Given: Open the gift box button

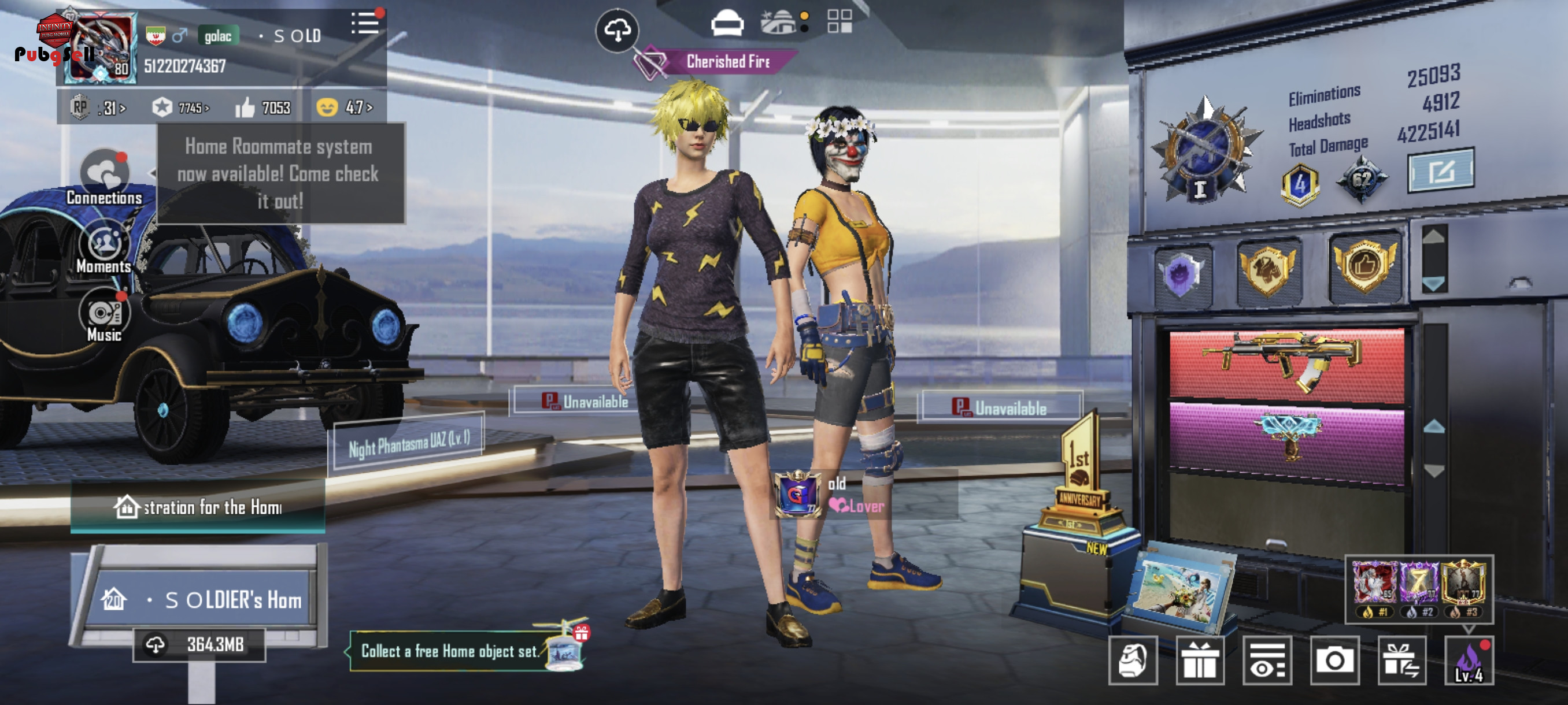Looking at the screenshot, I should click(x=1199, y=661).
